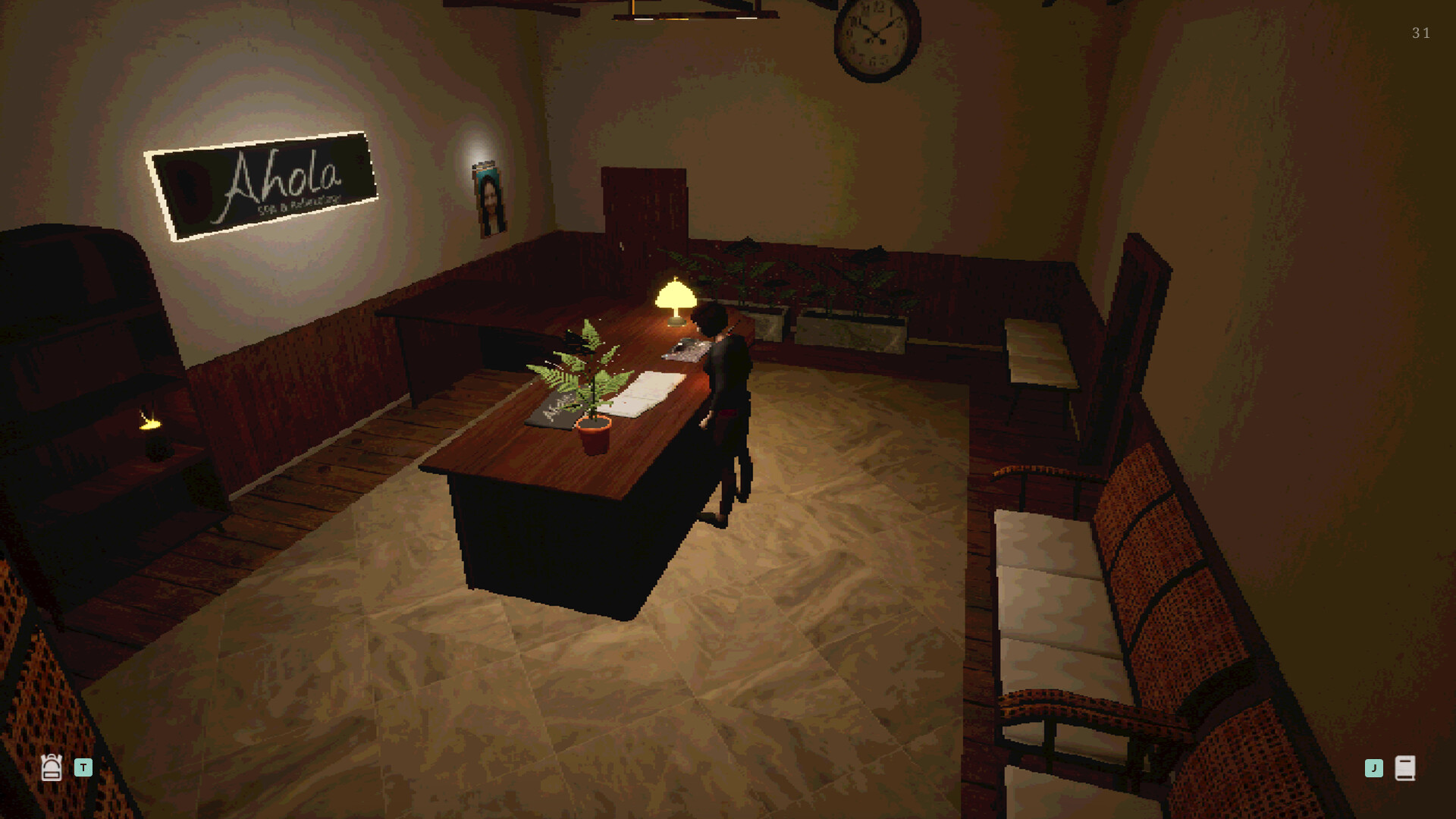This screenshot has width=1456, height=819.
Task: Open the journal book icon bottom right
Action: pyautogui.click(x=1407, y=767)
